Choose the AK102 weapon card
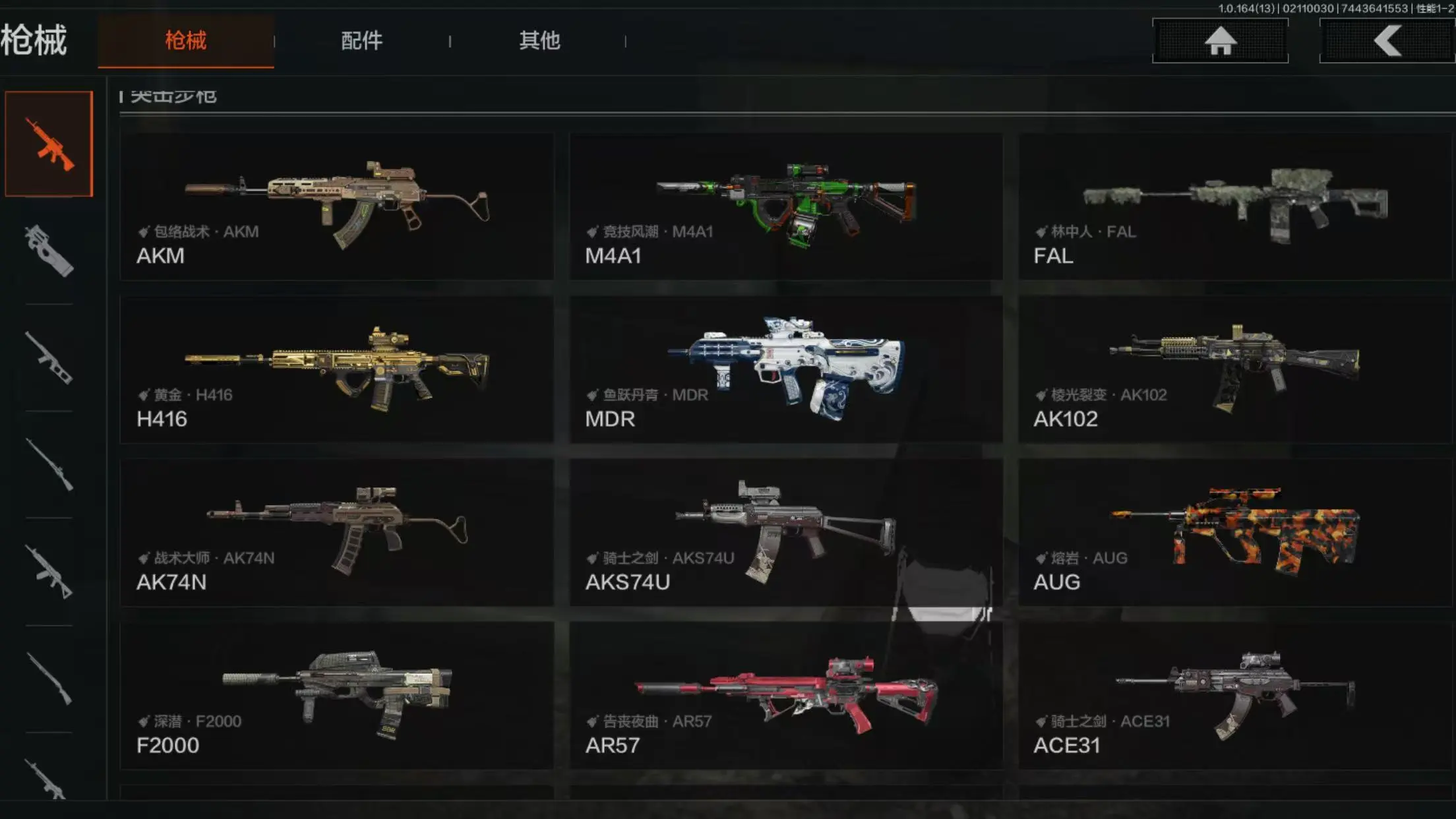Viewport: 1456px width, 819px height. pos(1234,369)
